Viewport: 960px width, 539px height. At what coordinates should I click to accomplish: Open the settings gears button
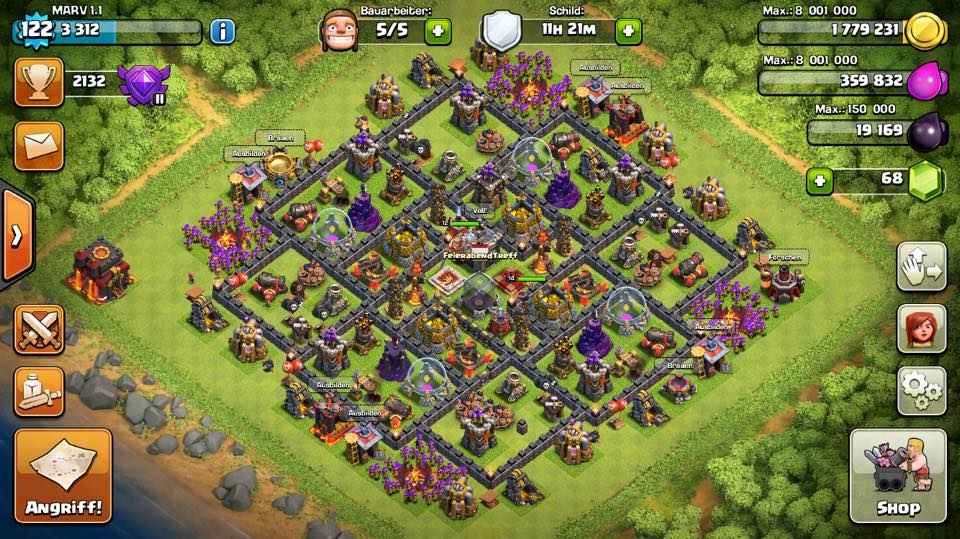[x=921, y=389]
